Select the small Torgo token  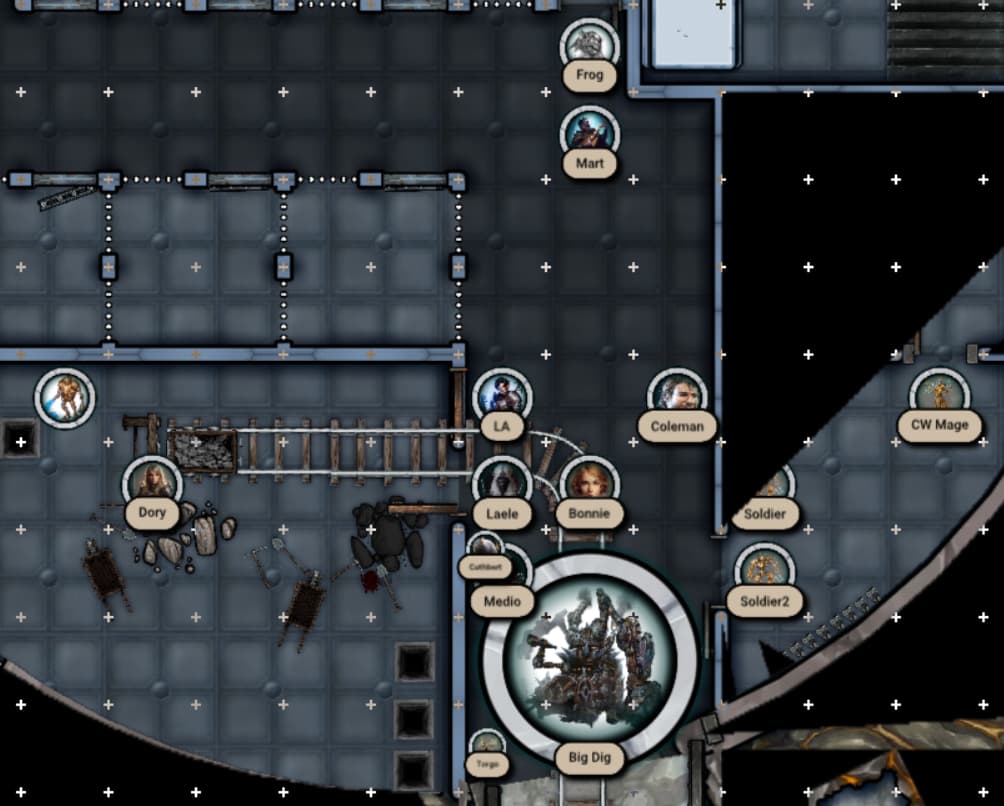pyautogui.click(x=487, y=745)
